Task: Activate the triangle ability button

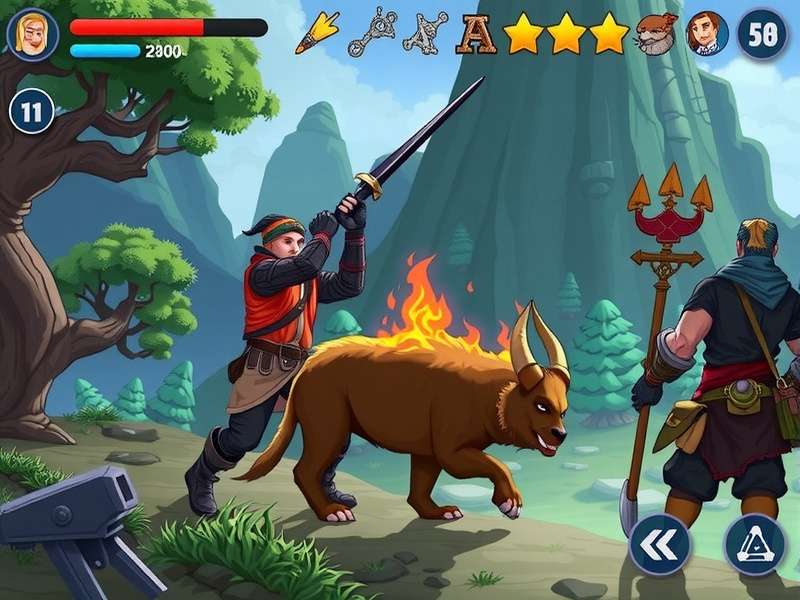Action: point(754,544)
